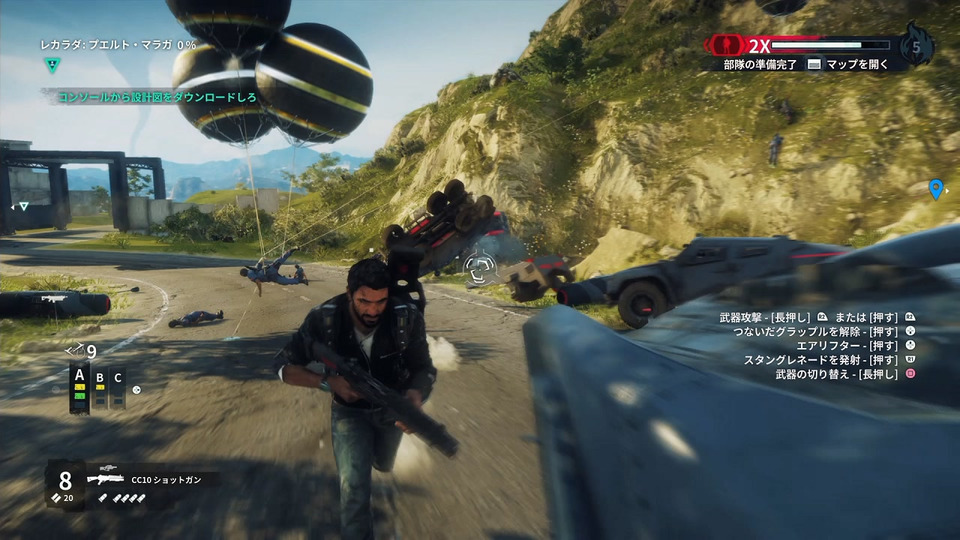This screenshot has height=540, width=960.
Task: Select the CC10 shotgun weapon icon
Action: (105, 479)
